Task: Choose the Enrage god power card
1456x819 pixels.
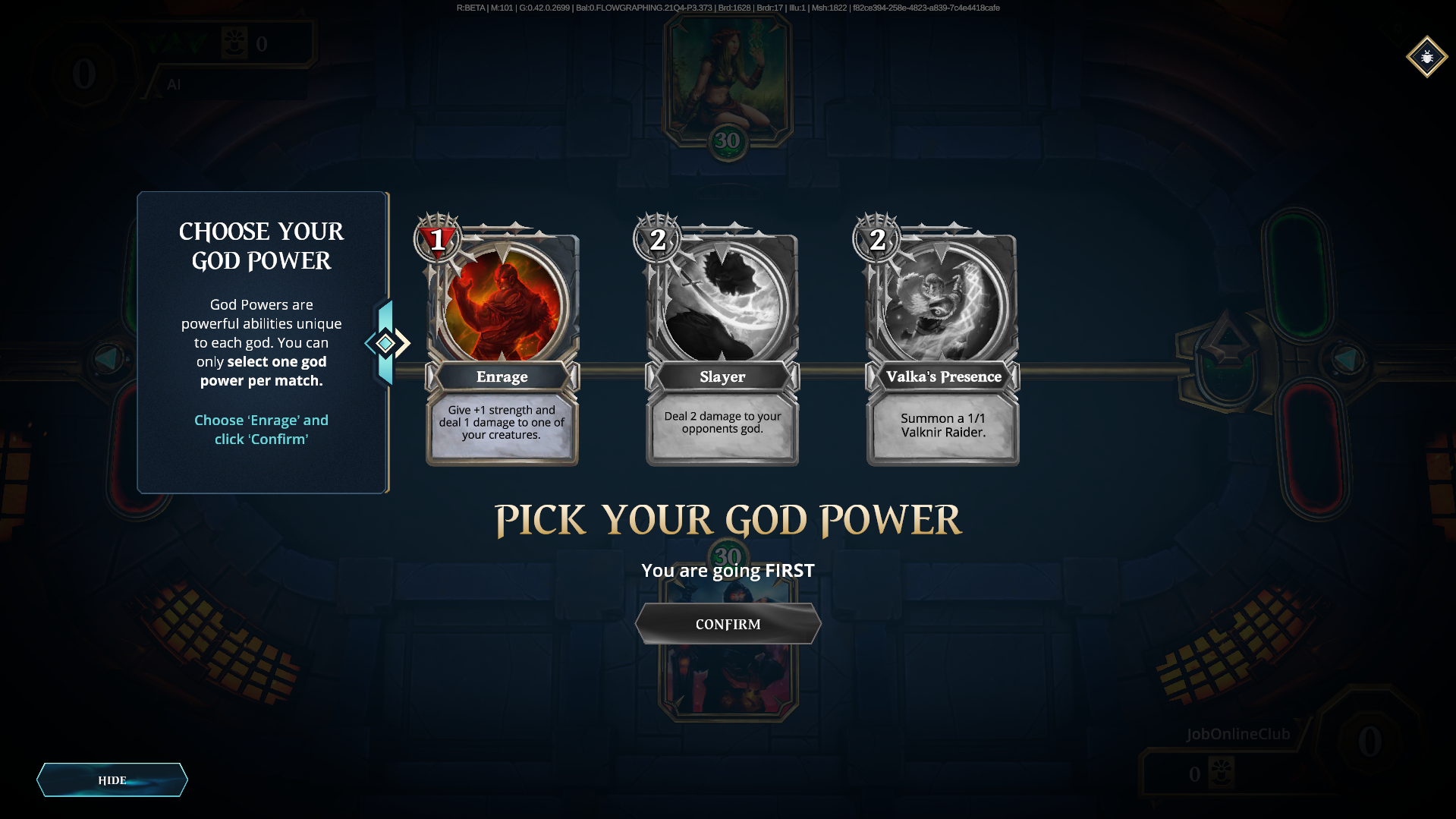Action: point(502,342)
